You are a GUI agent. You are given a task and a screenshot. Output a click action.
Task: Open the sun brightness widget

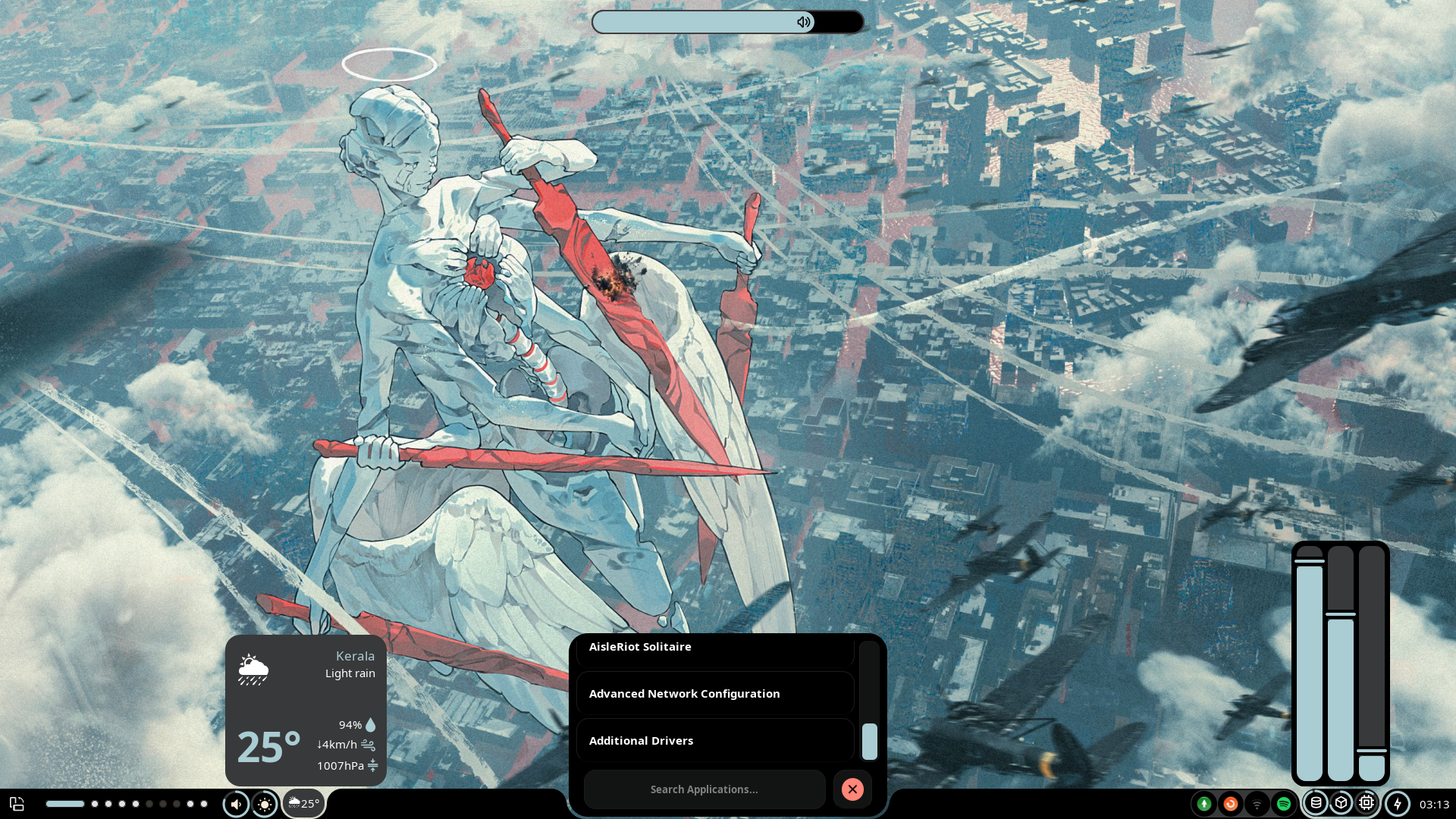(x=265, y=804)
